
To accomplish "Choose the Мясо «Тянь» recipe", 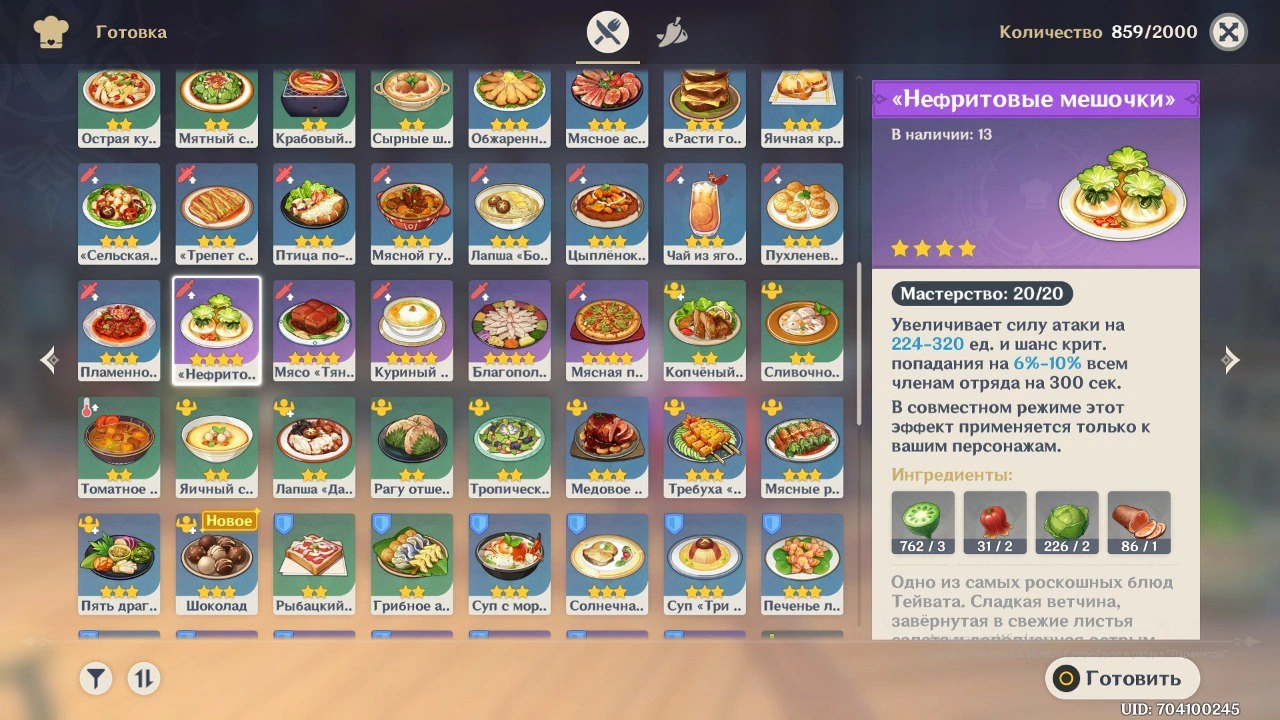I will tap(314, 331).
